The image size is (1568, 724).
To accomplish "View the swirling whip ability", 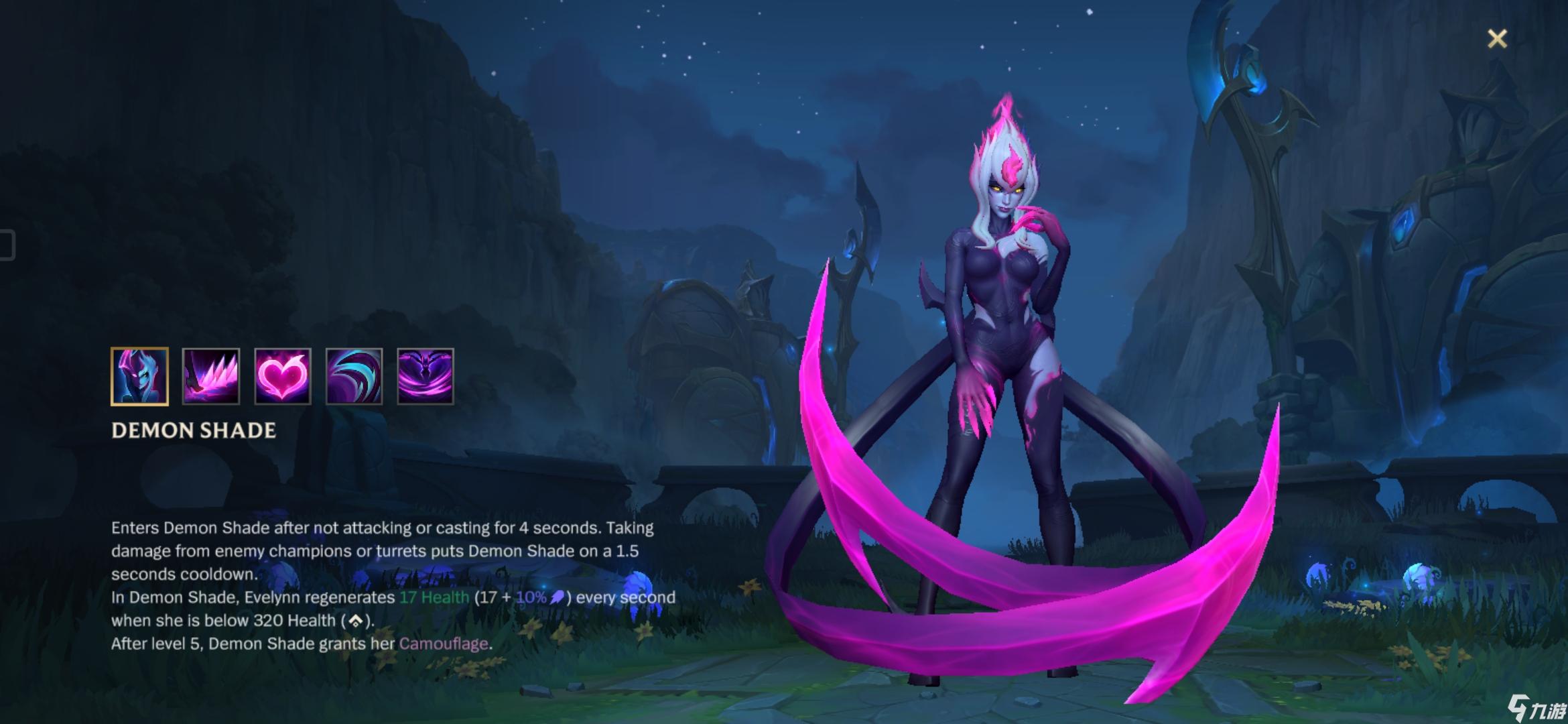I will (354, 376).
